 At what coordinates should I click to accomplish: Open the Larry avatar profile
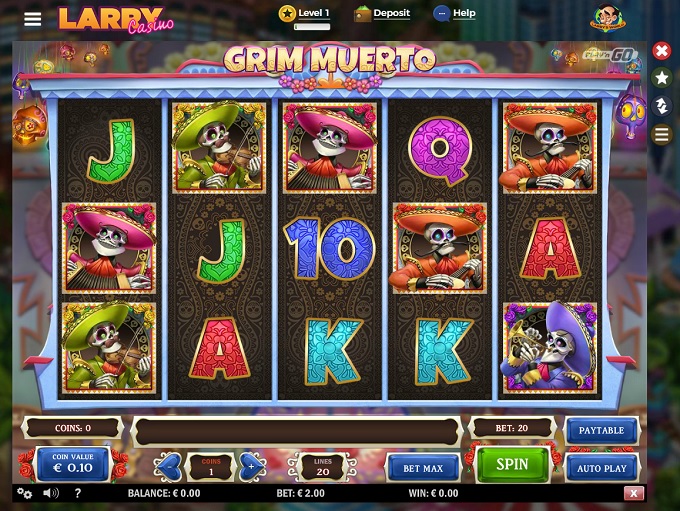tap(607, 18)
